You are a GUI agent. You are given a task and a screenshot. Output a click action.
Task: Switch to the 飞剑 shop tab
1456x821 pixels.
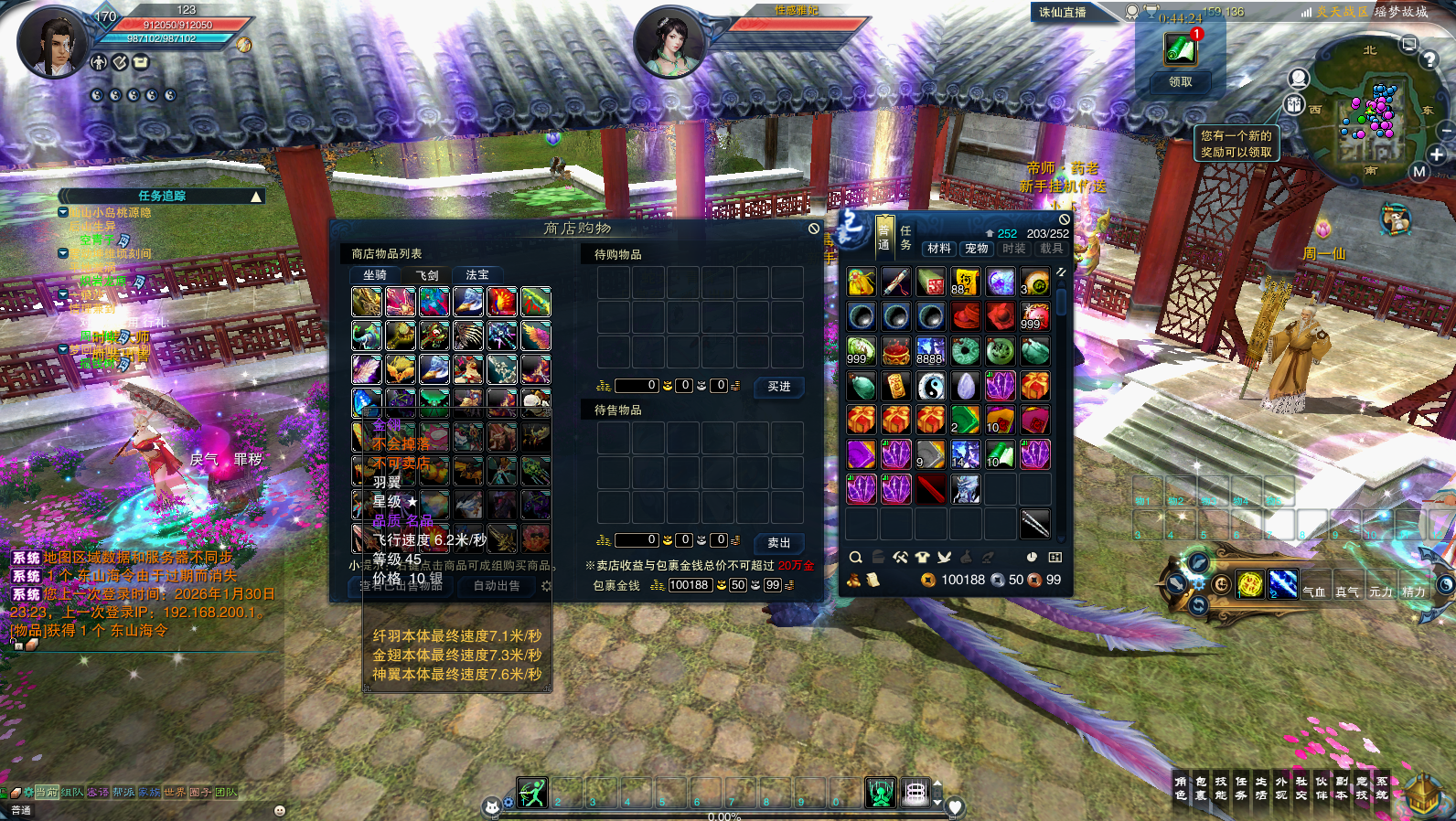427,275
